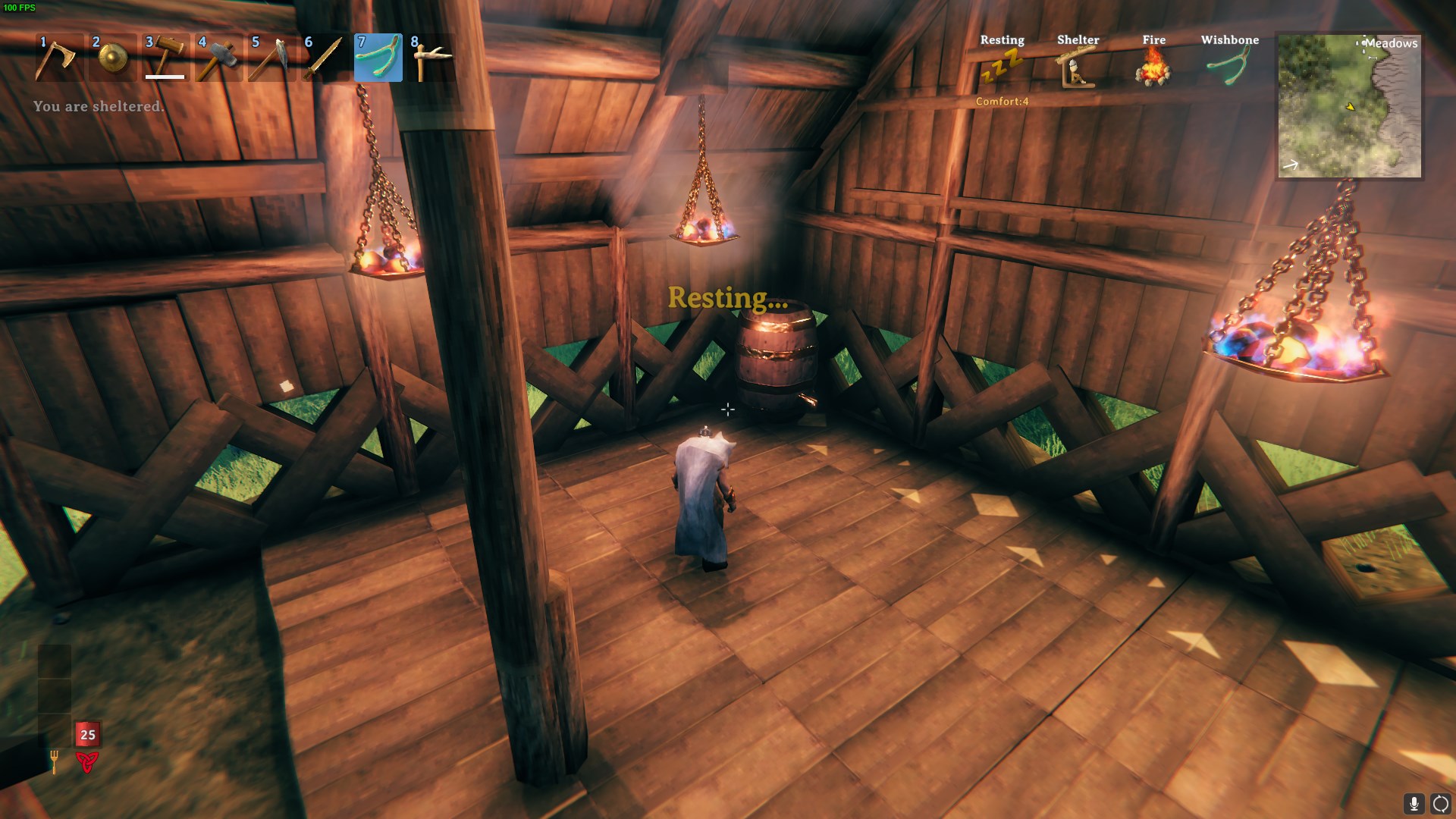Click the red triquetra health icon
The image size is (1456, 819).
87,762
